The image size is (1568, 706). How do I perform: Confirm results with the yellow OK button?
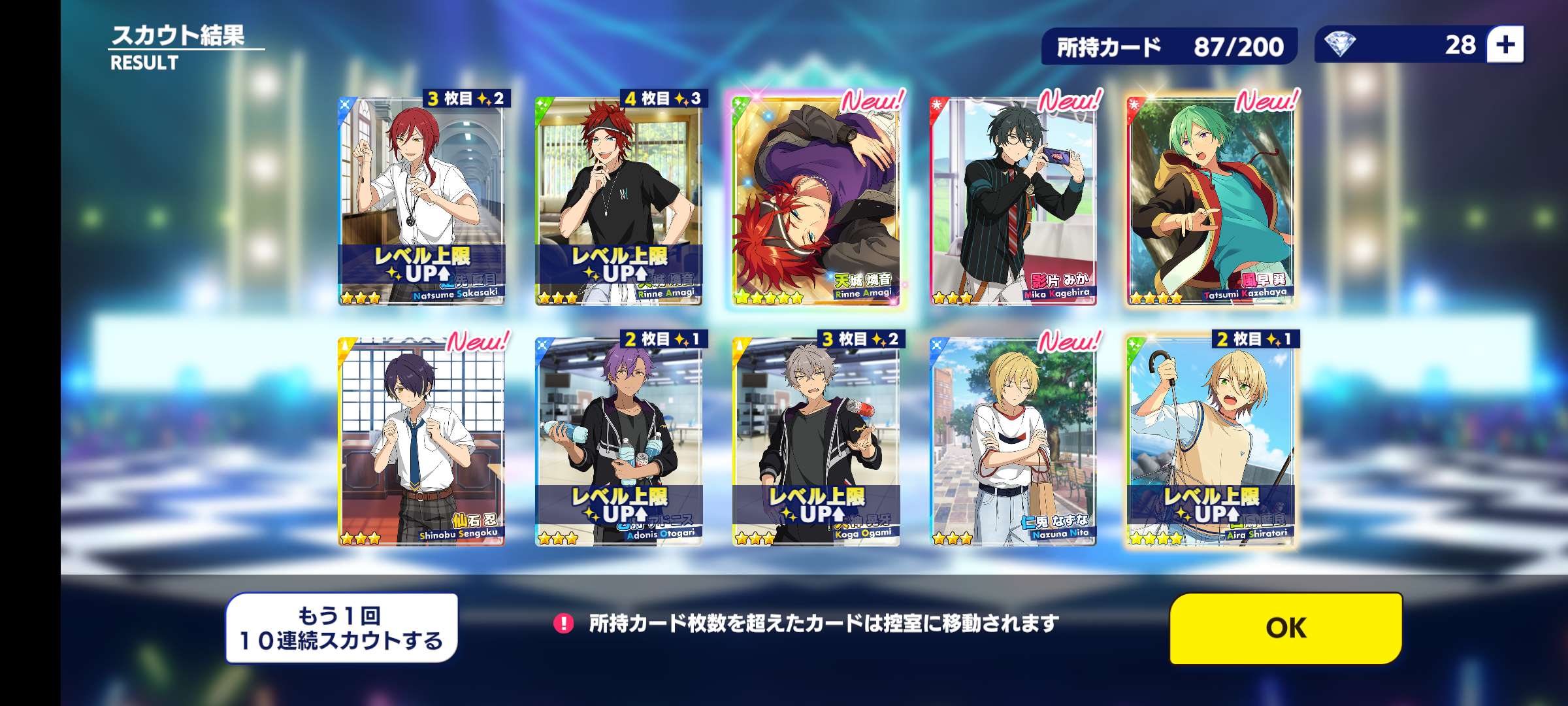[1286, 628]
